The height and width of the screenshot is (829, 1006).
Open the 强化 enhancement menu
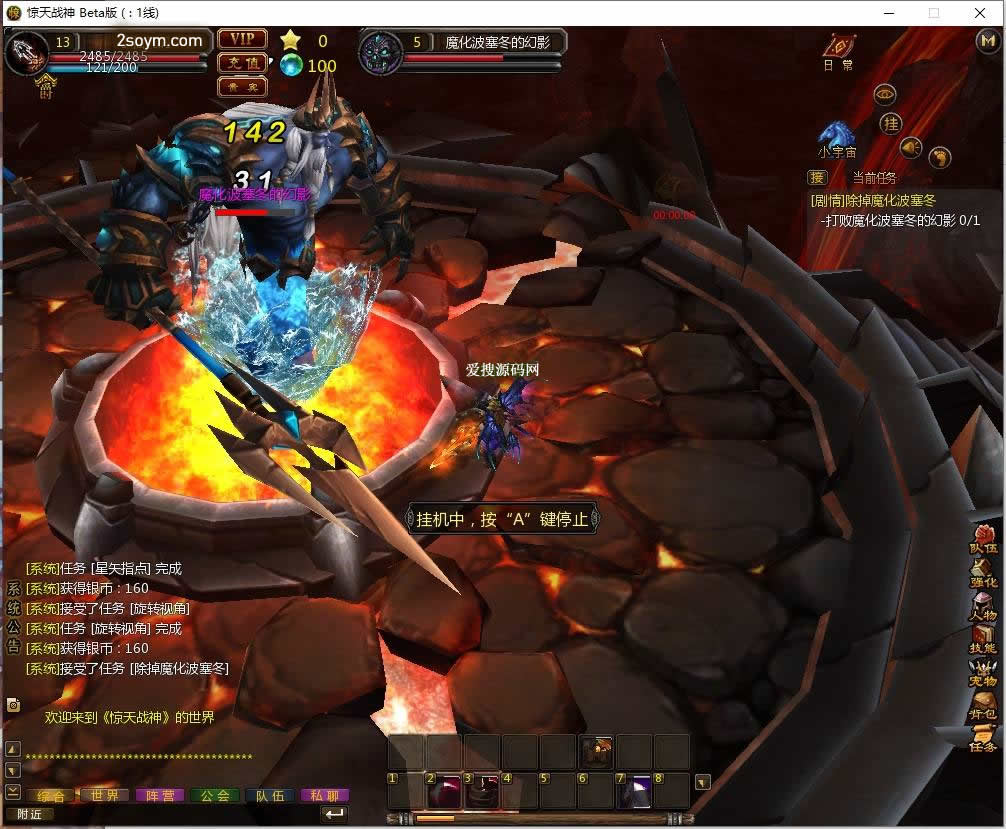(984, 573)
